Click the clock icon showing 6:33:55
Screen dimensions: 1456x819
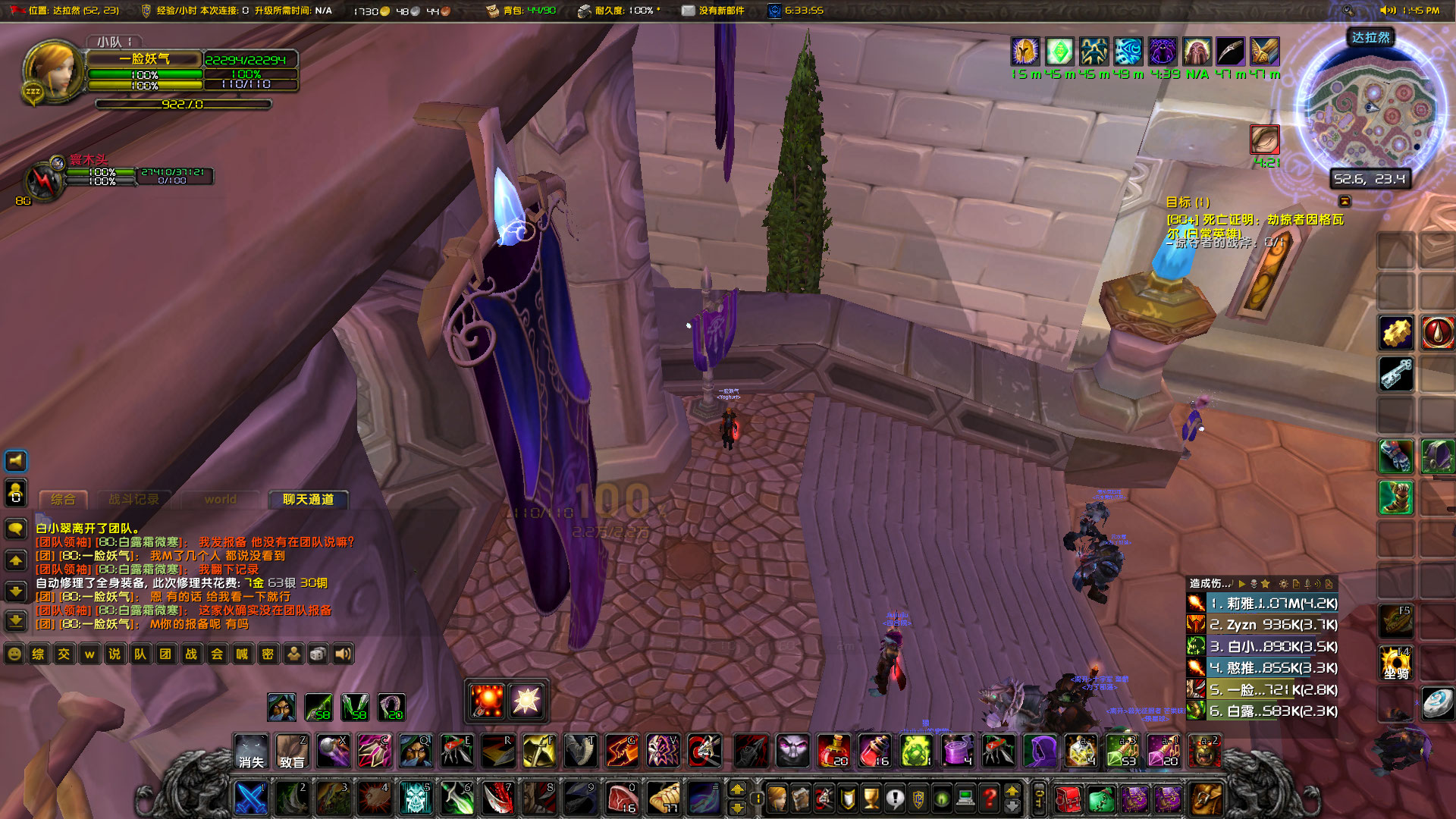click(775, 11)
